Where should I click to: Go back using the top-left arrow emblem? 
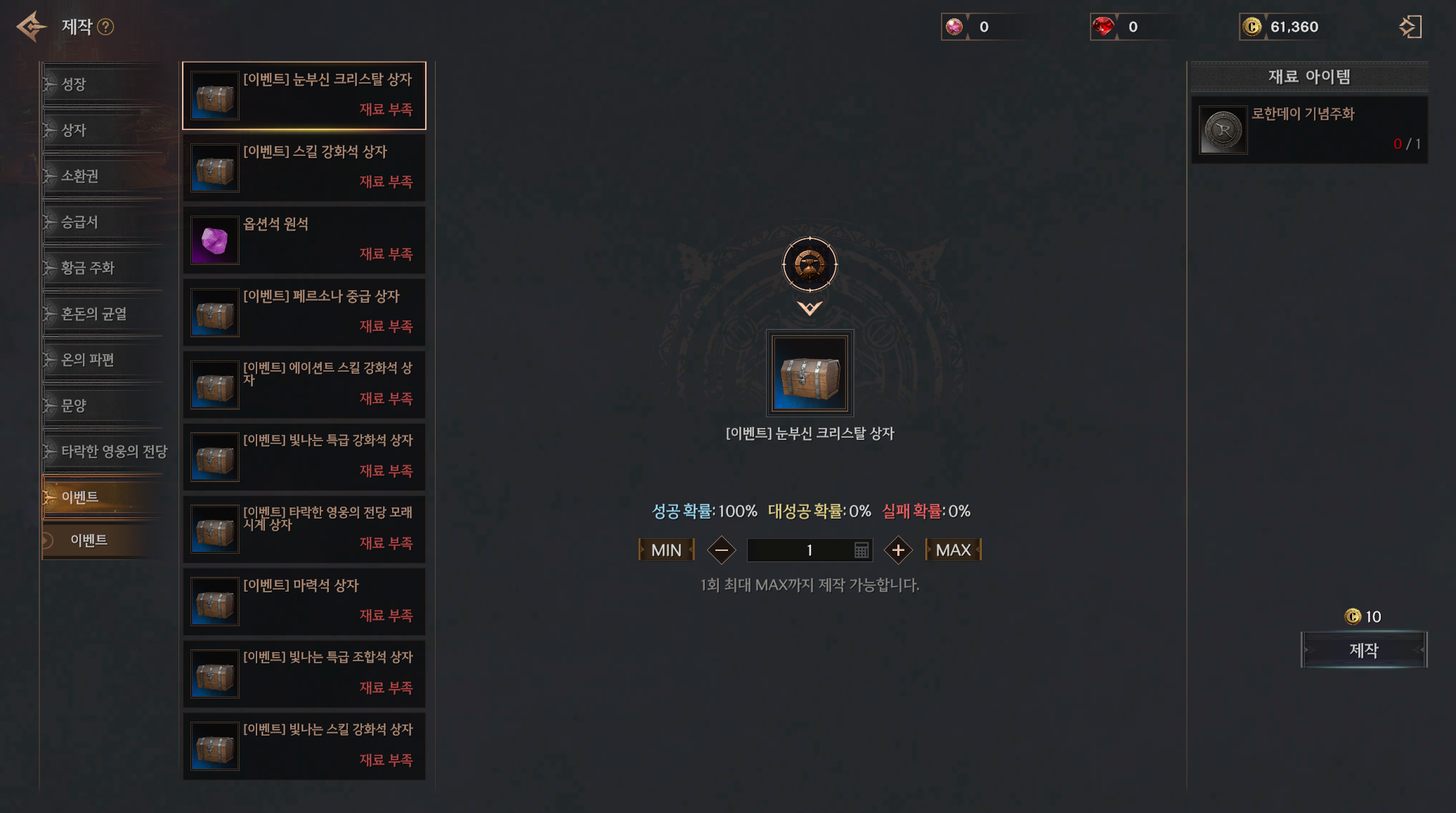(x=32, y=27)
